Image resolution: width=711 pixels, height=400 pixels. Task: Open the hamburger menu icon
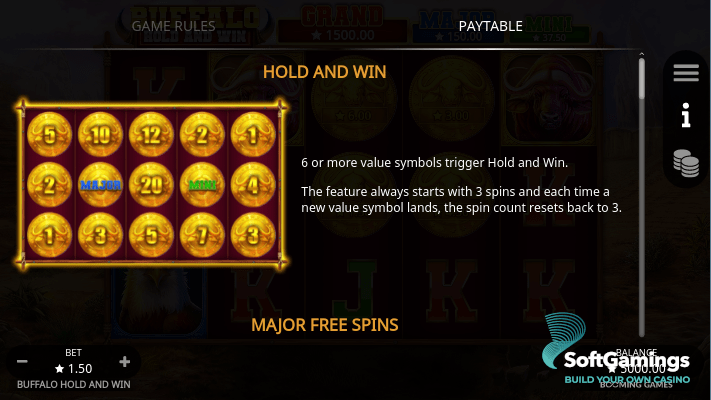pyautogui.click(x=686, y=73)
